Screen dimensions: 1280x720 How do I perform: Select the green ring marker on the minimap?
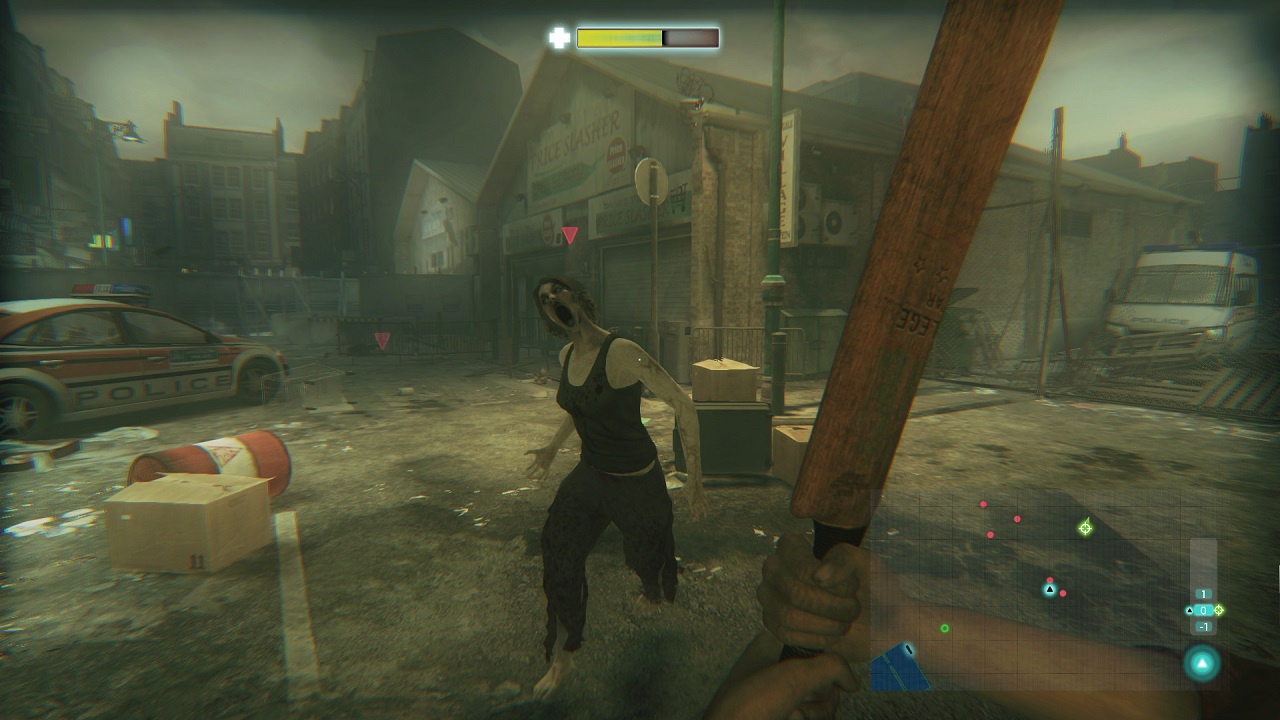945,628
